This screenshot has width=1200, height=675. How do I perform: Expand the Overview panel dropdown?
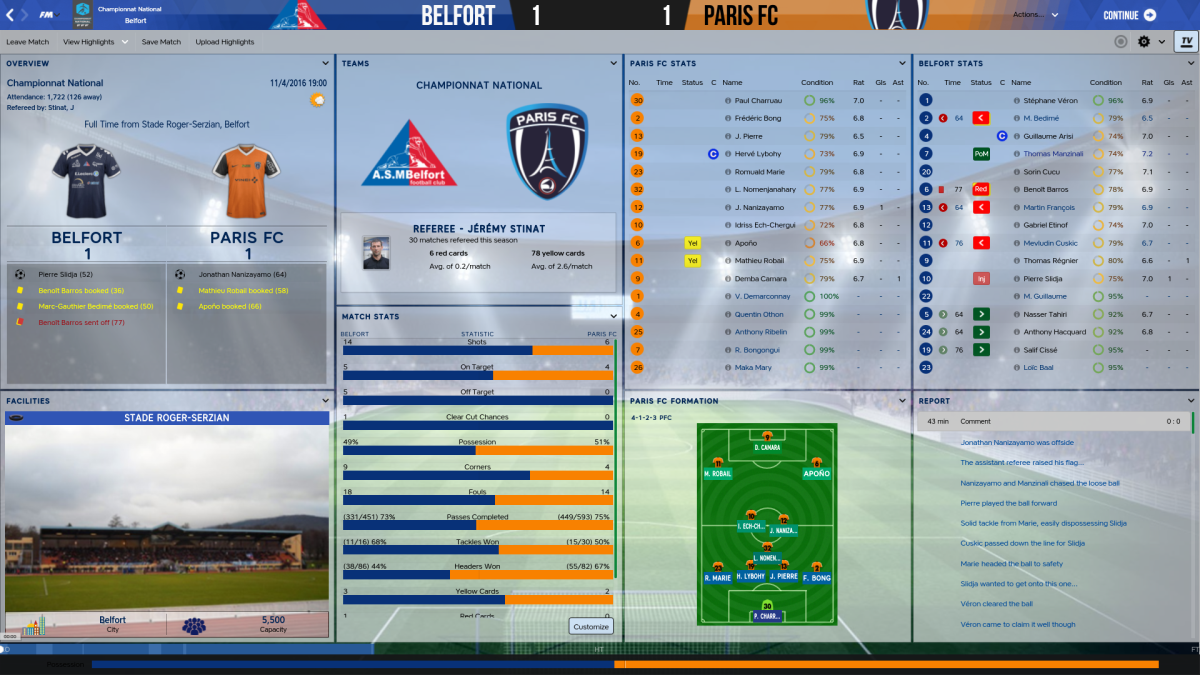click(x=325, y=63)
